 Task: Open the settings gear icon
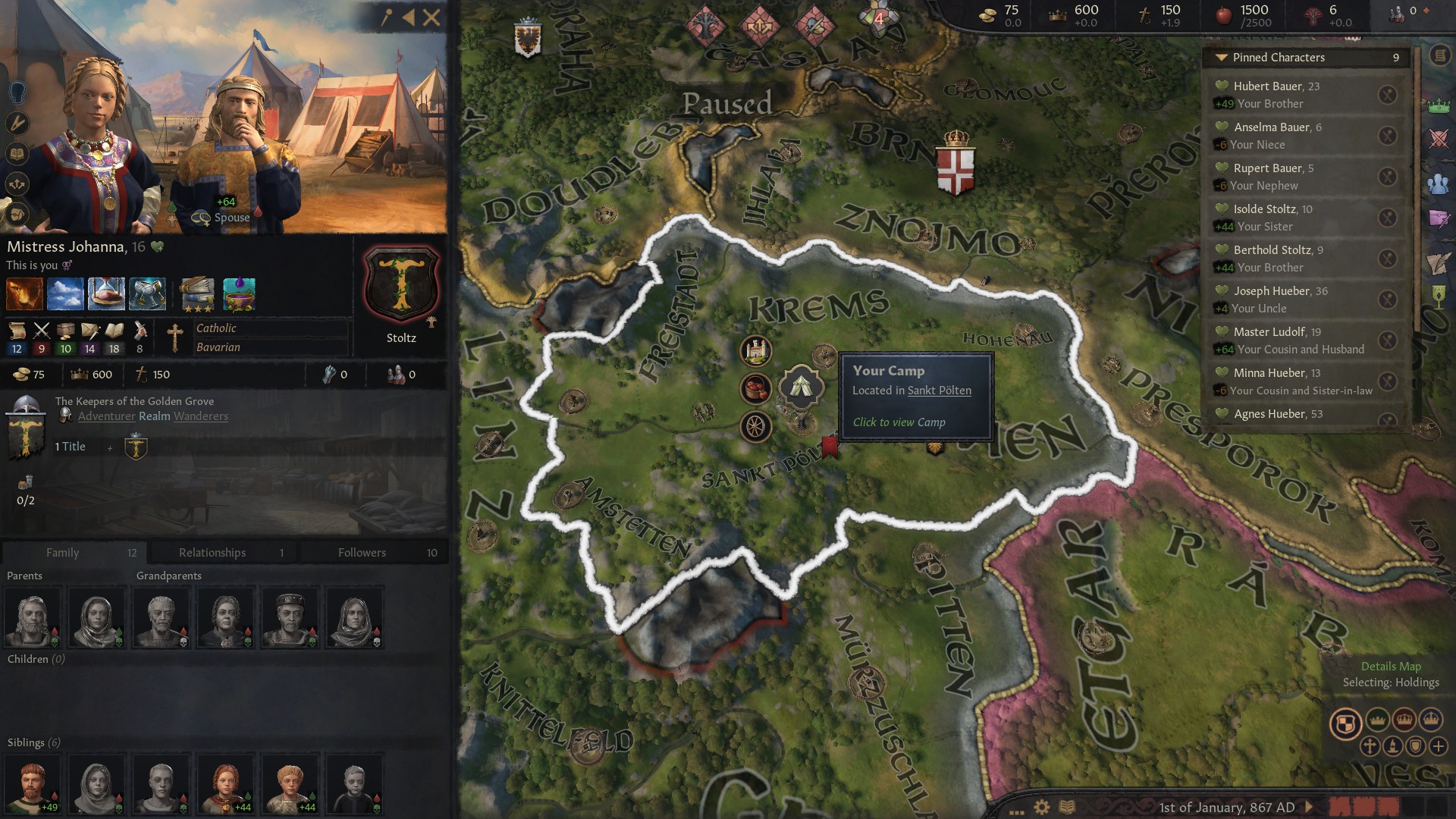[x=1042, y=807]
